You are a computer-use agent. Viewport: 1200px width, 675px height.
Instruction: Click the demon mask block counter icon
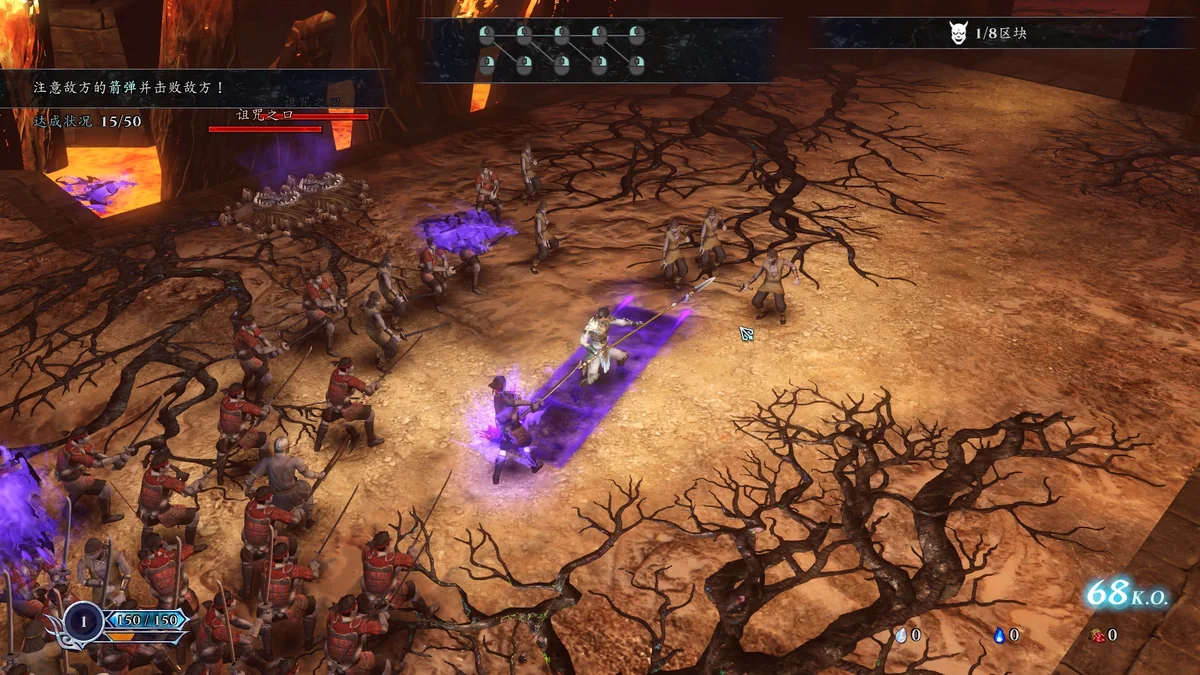[957, 33]
